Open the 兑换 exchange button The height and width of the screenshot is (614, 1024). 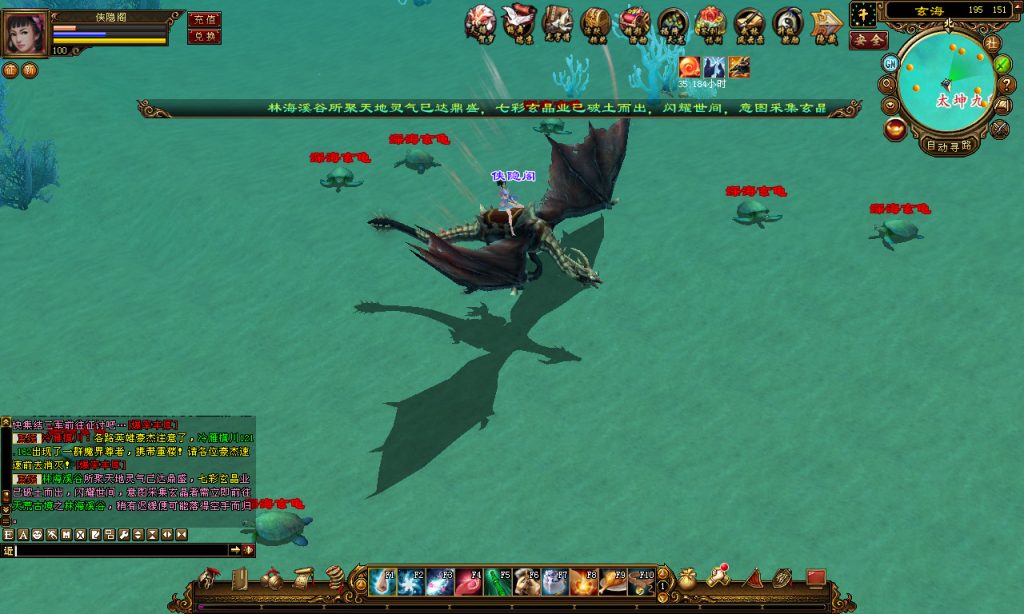(x=204, y=36)
